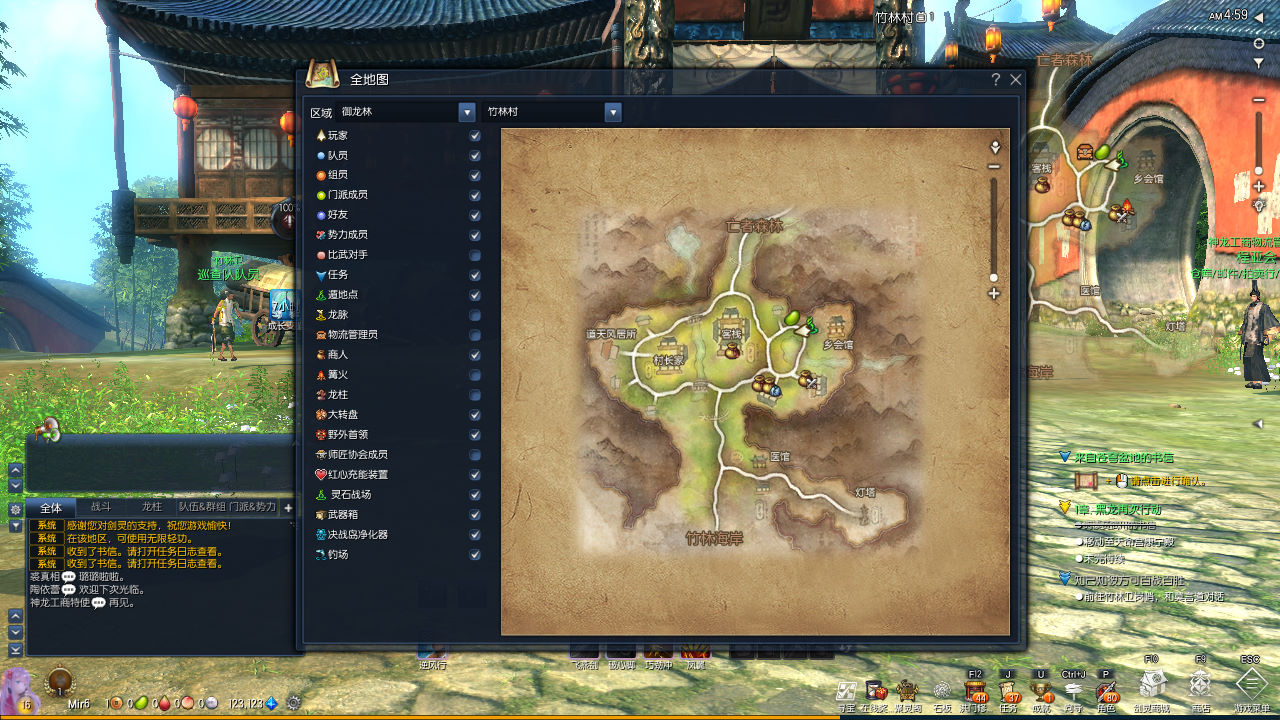Open the 成就 achievements trophy icon
This screenshot has width=1280, height=720.
1041,690
